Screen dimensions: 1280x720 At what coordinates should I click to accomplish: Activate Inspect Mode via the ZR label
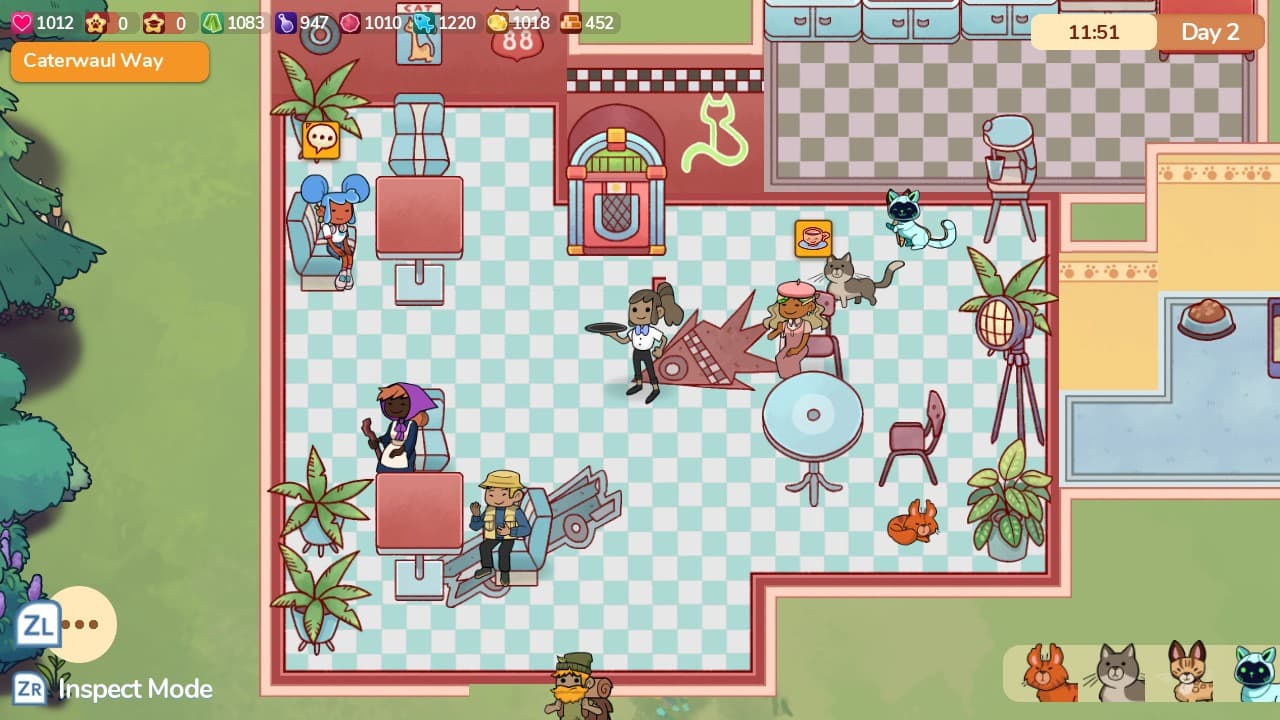[30, 689]
